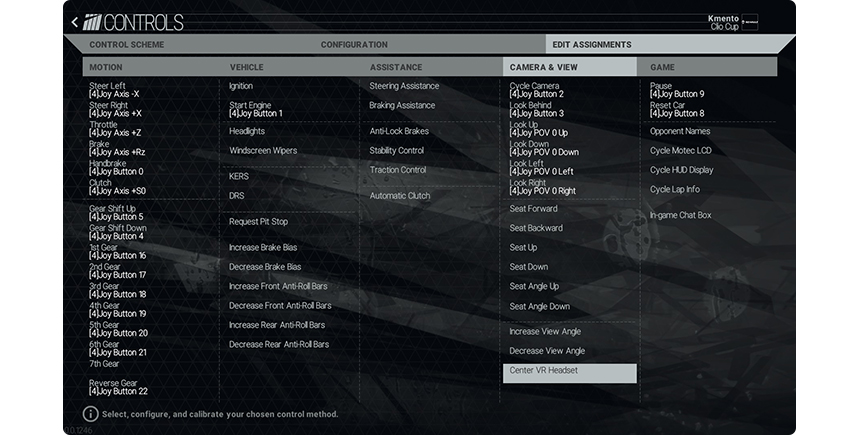Viewport: 860px width, 435px height.
Task: Switch to the Control Scheme tab
Action: 126,45
